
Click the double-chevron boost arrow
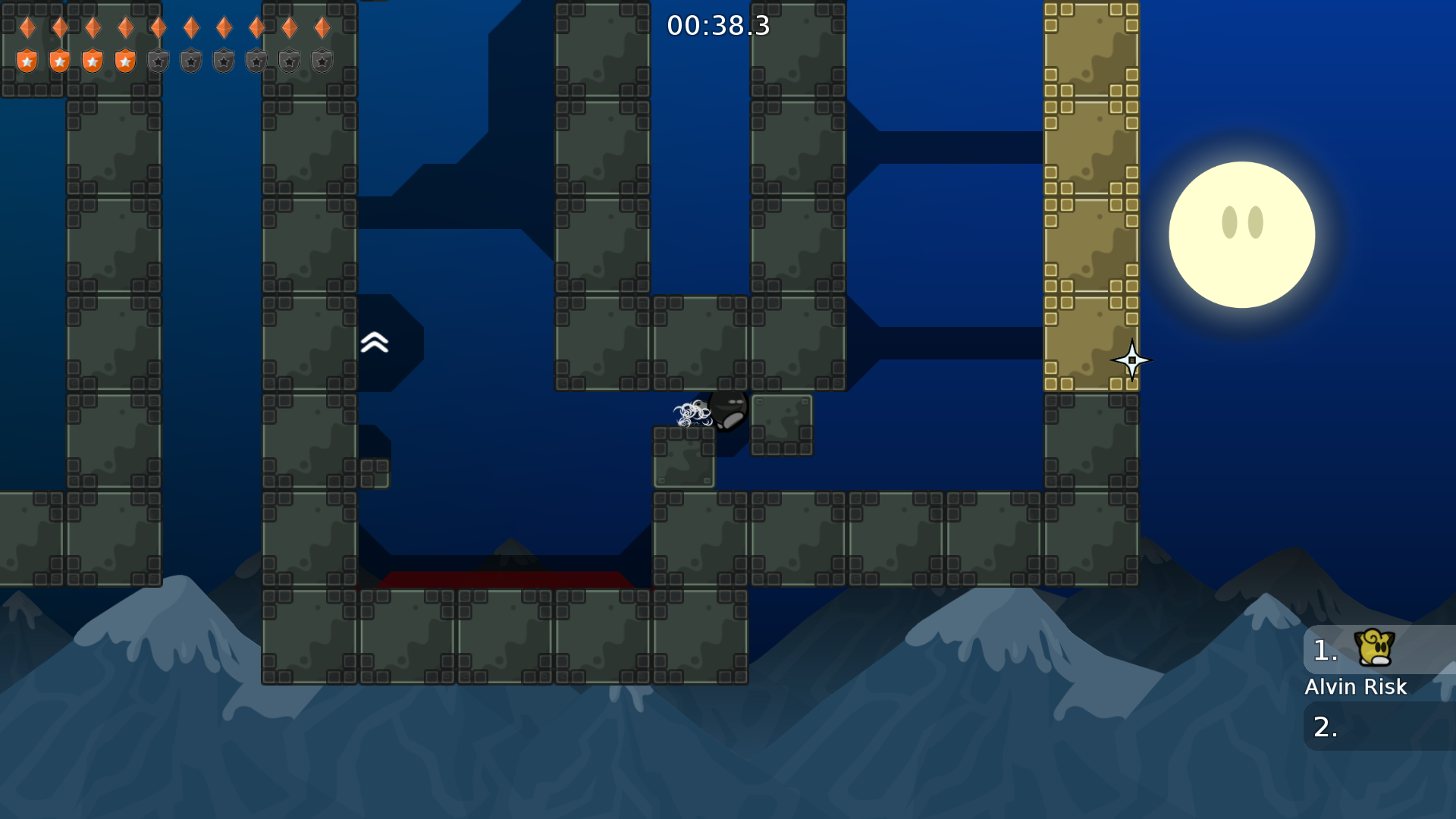[373, 343]
